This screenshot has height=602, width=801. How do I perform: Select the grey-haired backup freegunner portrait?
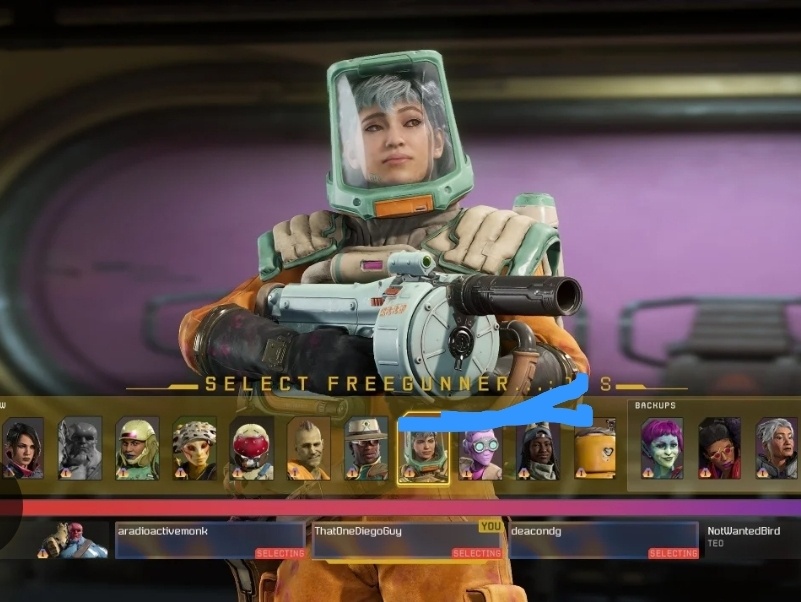coord(776,448)
